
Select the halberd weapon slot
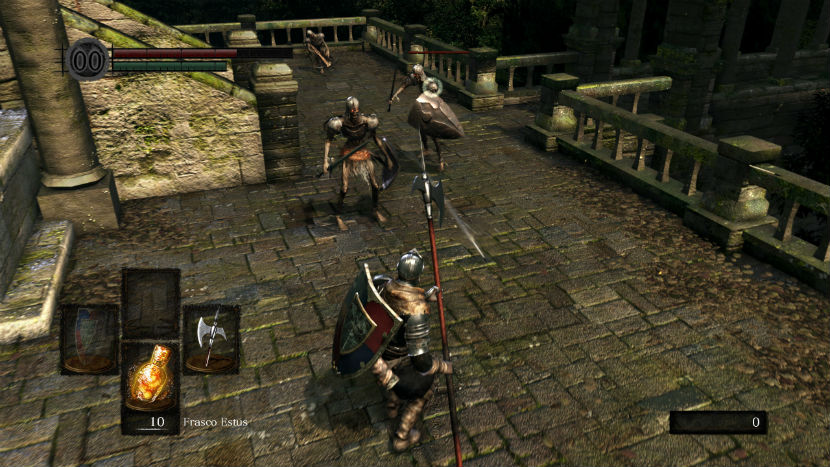[x=211, y=339]
